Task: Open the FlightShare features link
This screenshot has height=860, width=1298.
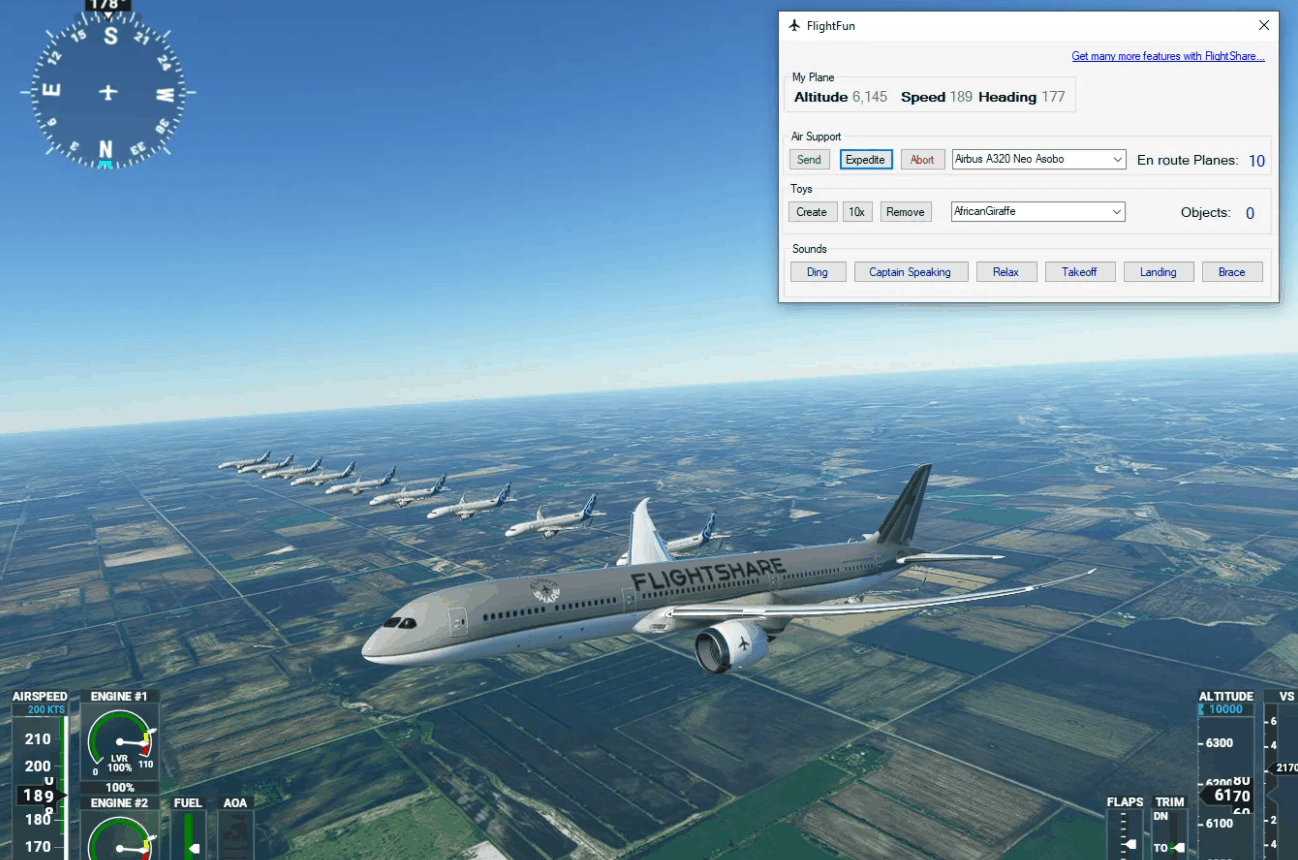Action: tap(1167, 57)
